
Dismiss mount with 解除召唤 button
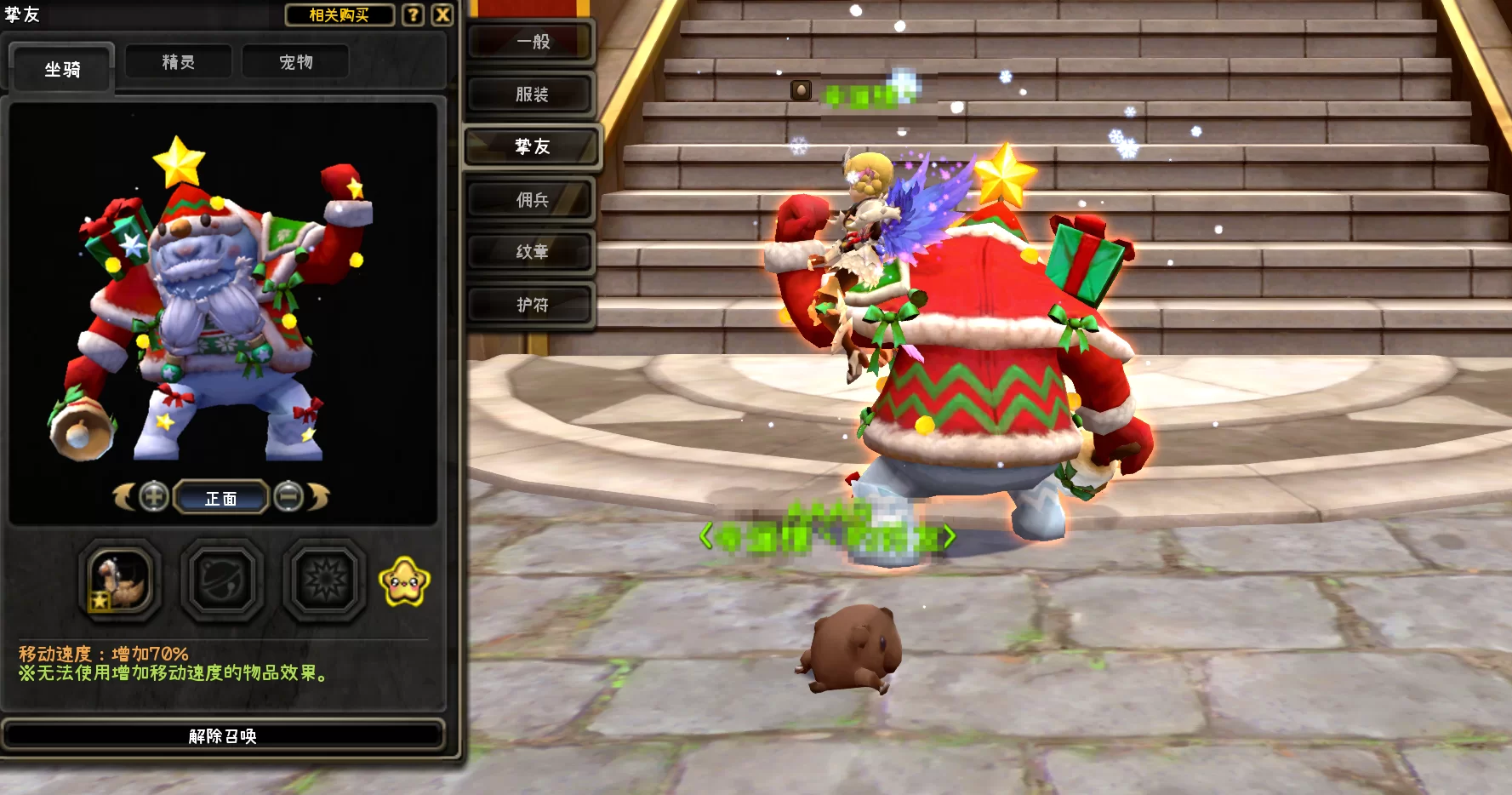tap(223, 735)
